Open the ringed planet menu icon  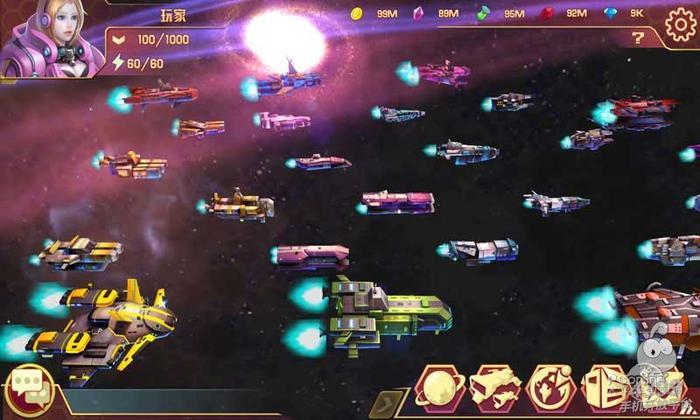(x=436, y=390)
